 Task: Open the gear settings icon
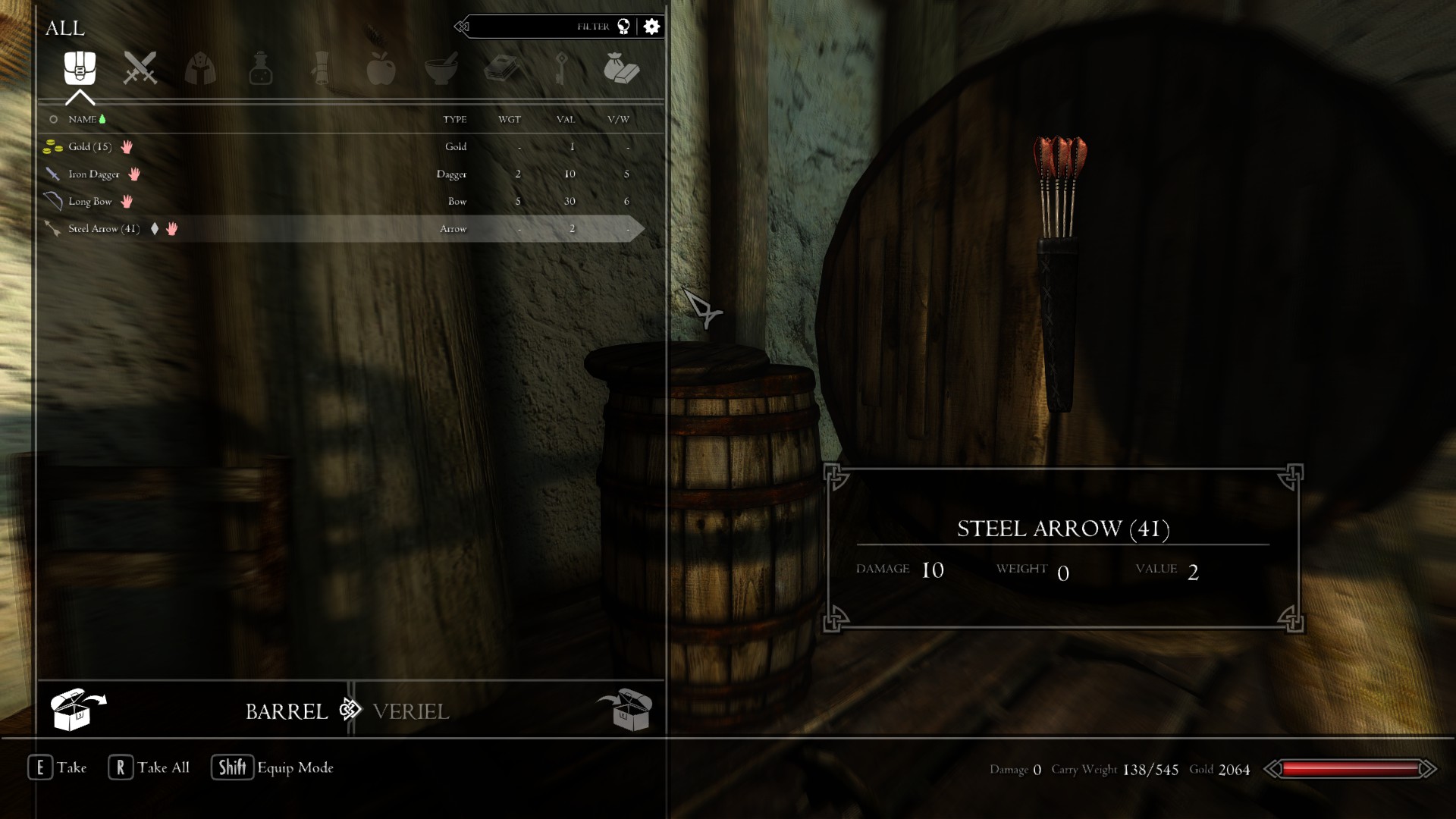(x=651, y=27)
